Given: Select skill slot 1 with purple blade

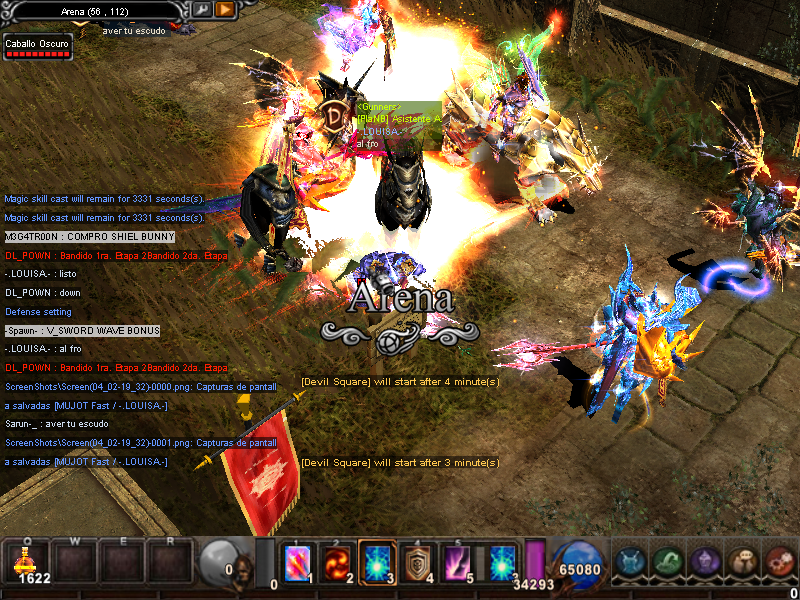Looking at the screenshot, I should 297,563.
